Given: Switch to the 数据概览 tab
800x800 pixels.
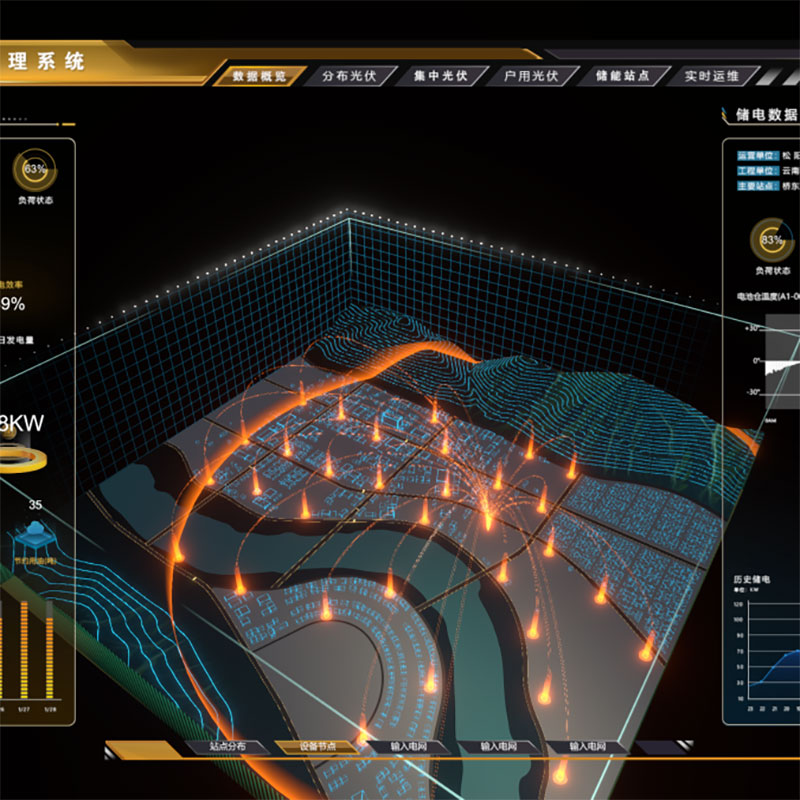Looking at the screenshot, I should point(258,76).
